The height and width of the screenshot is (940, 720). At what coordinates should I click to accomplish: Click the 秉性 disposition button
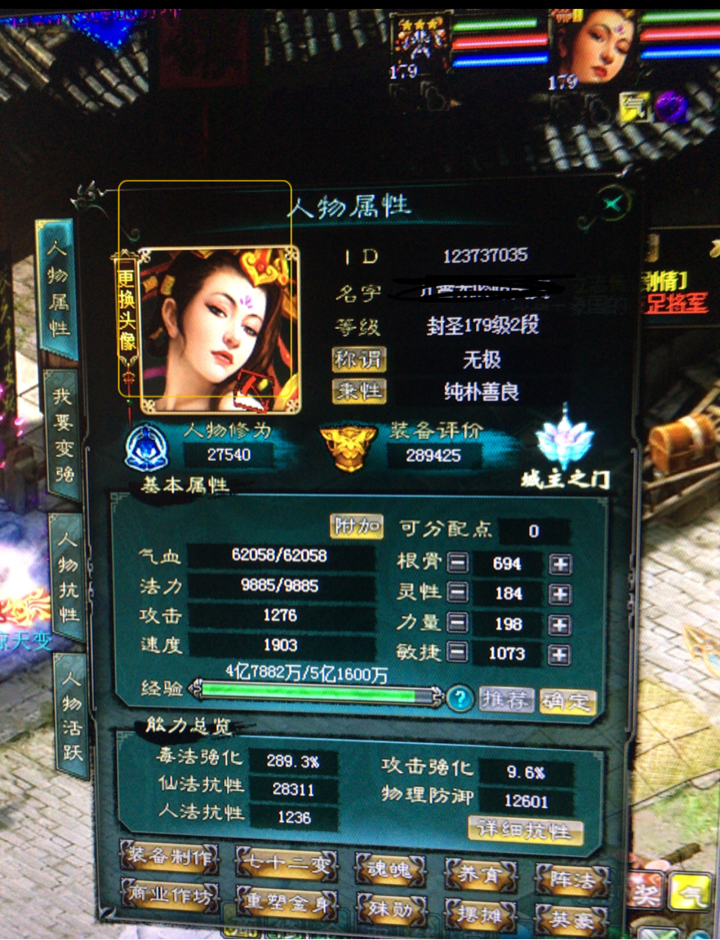pos(359,391)
